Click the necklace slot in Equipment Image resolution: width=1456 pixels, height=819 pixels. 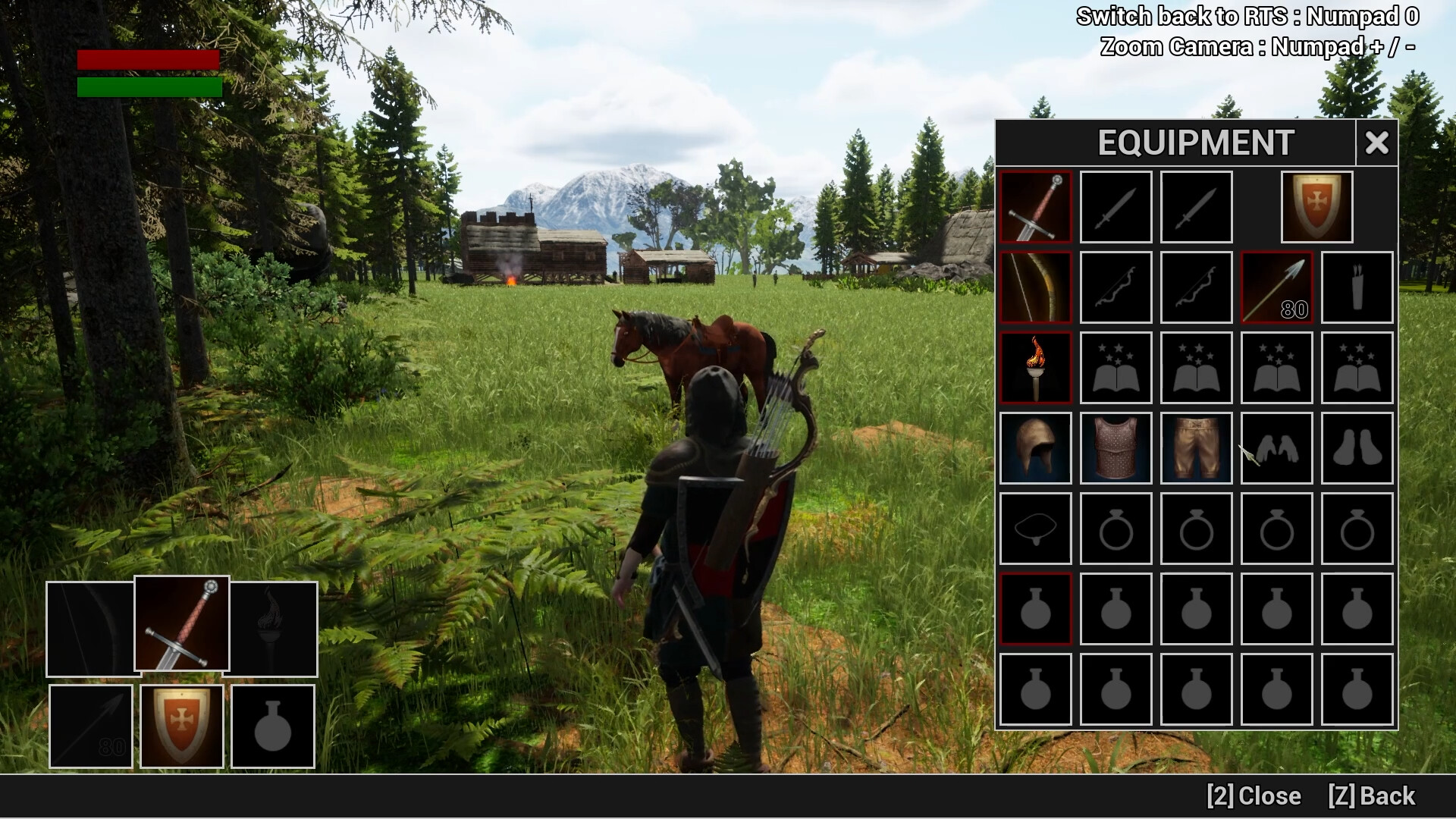coord(1035,528)
